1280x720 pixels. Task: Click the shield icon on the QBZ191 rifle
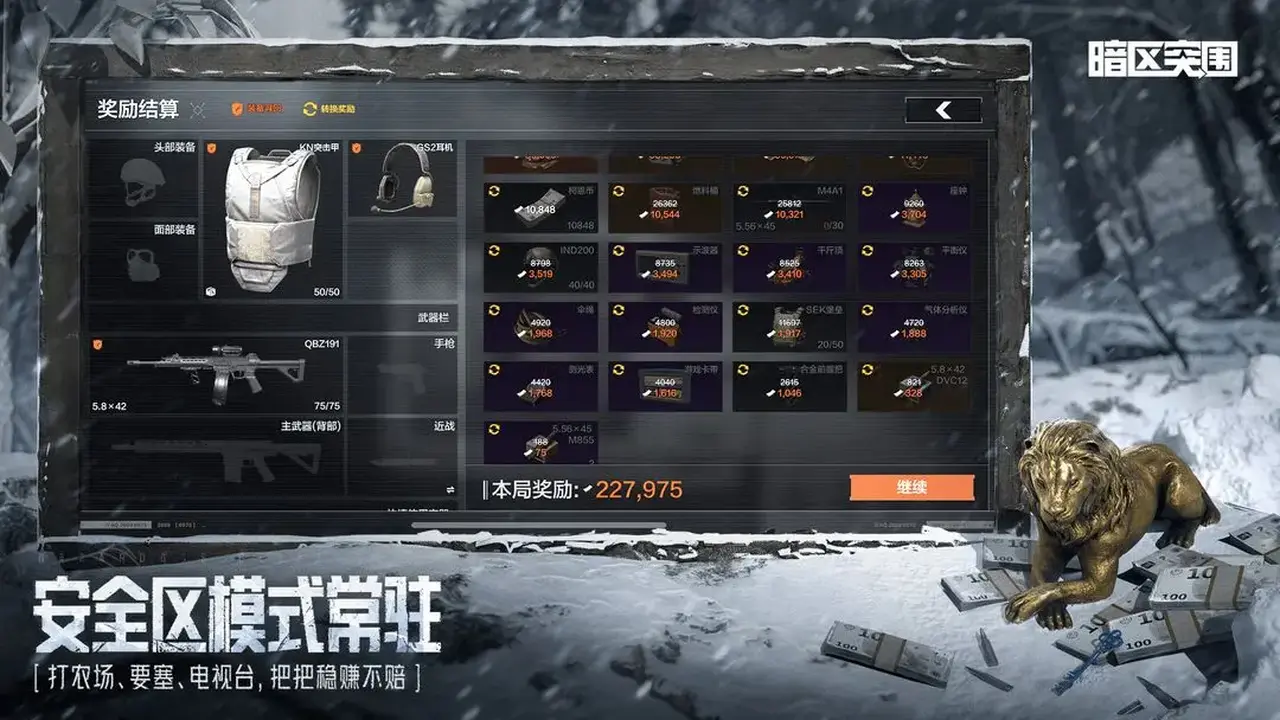click(97, 346)
